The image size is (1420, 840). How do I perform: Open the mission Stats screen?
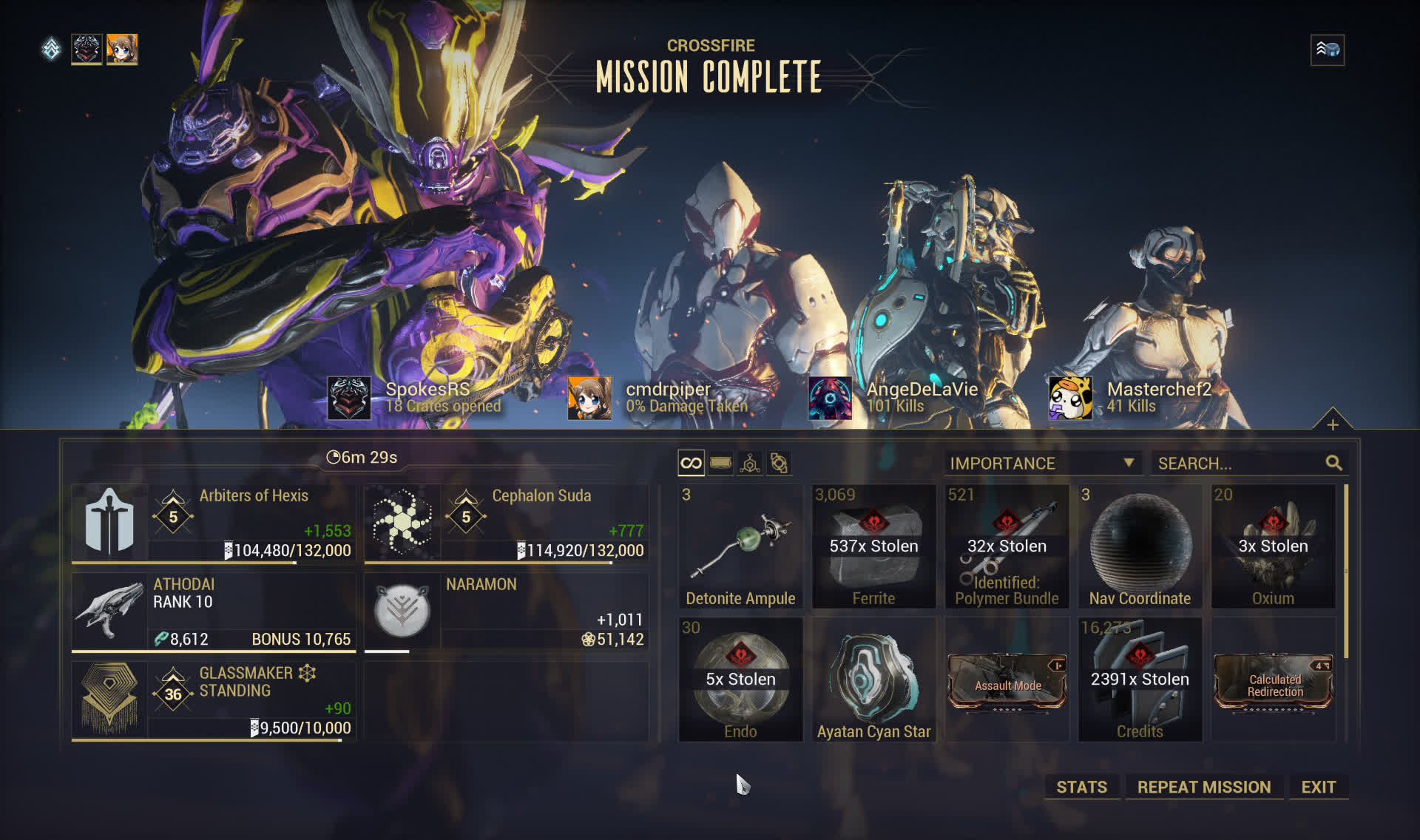[1081, 787]
